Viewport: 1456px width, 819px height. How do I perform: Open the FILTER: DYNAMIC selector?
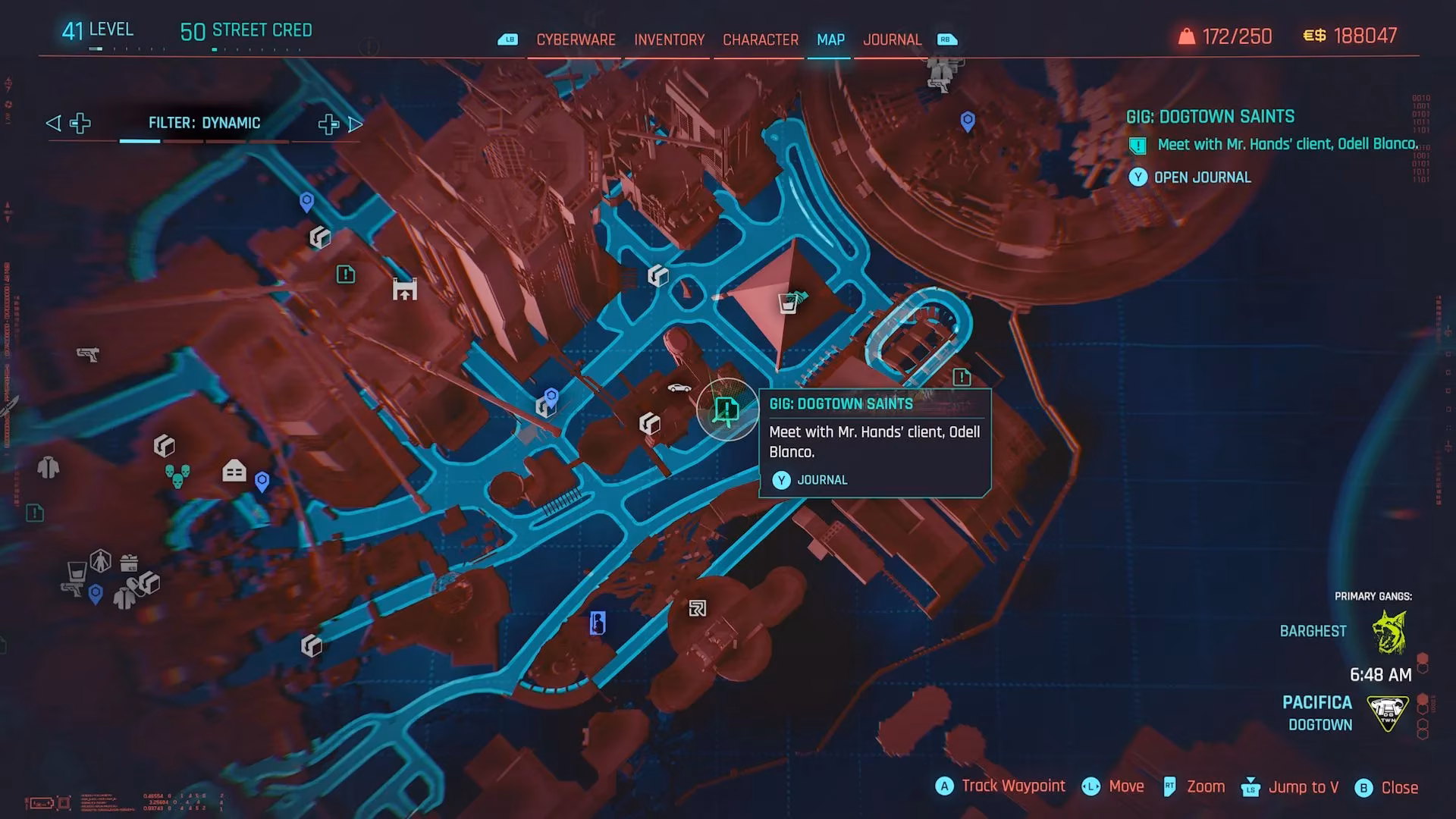click(205, 122)
